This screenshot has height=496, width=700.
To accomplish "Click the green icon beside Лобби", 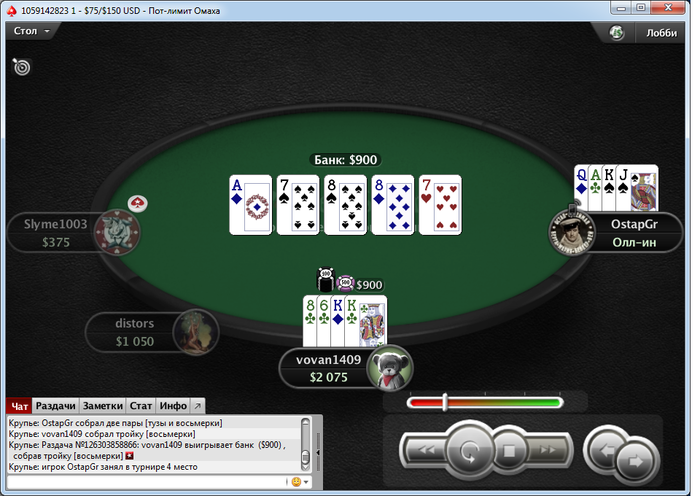I will click(x=617, y=32).
